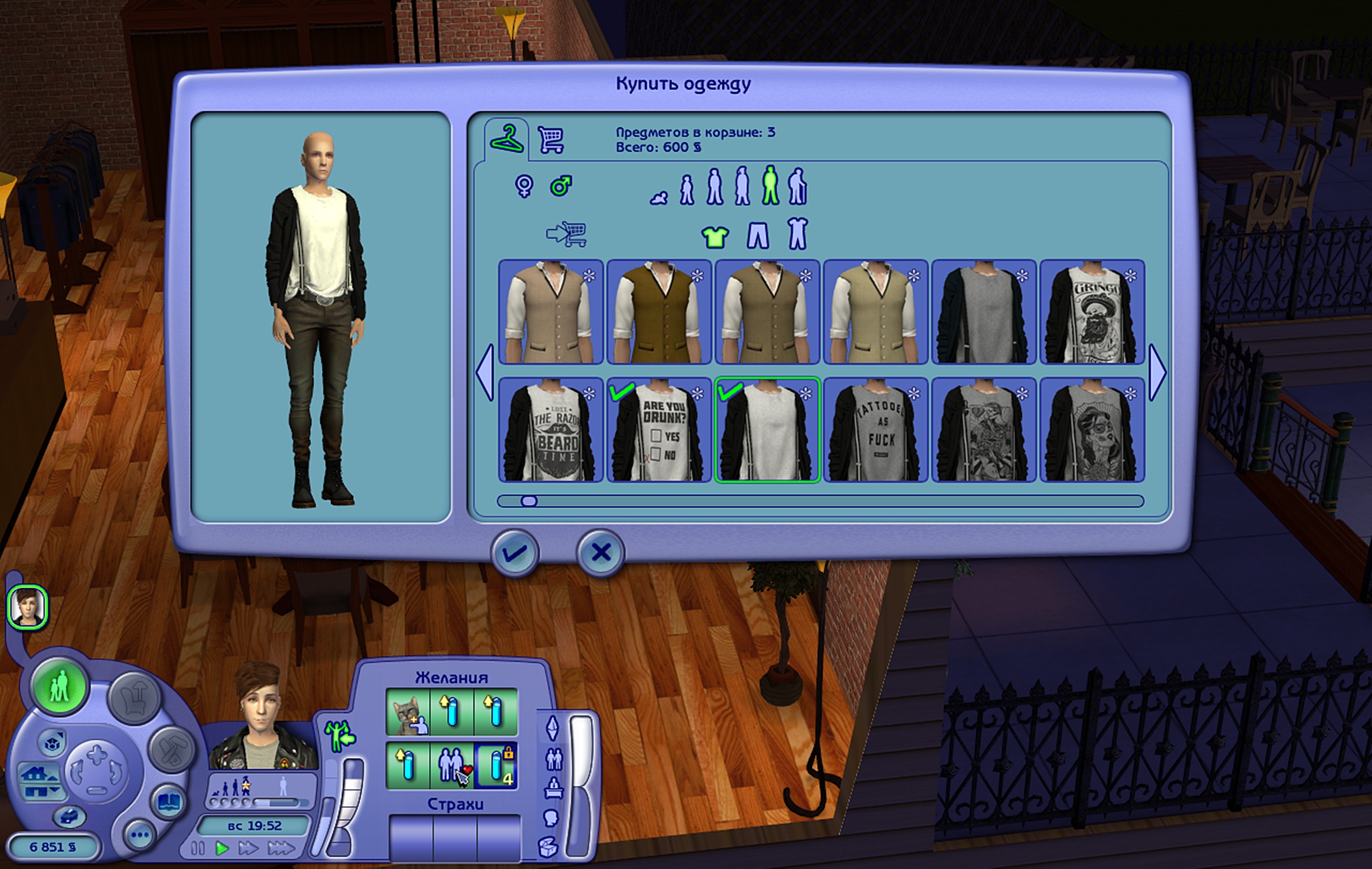Pick the "Are You Drunk?" shirt thumbnail
1372x869 pixels.
tap(659, 430)
